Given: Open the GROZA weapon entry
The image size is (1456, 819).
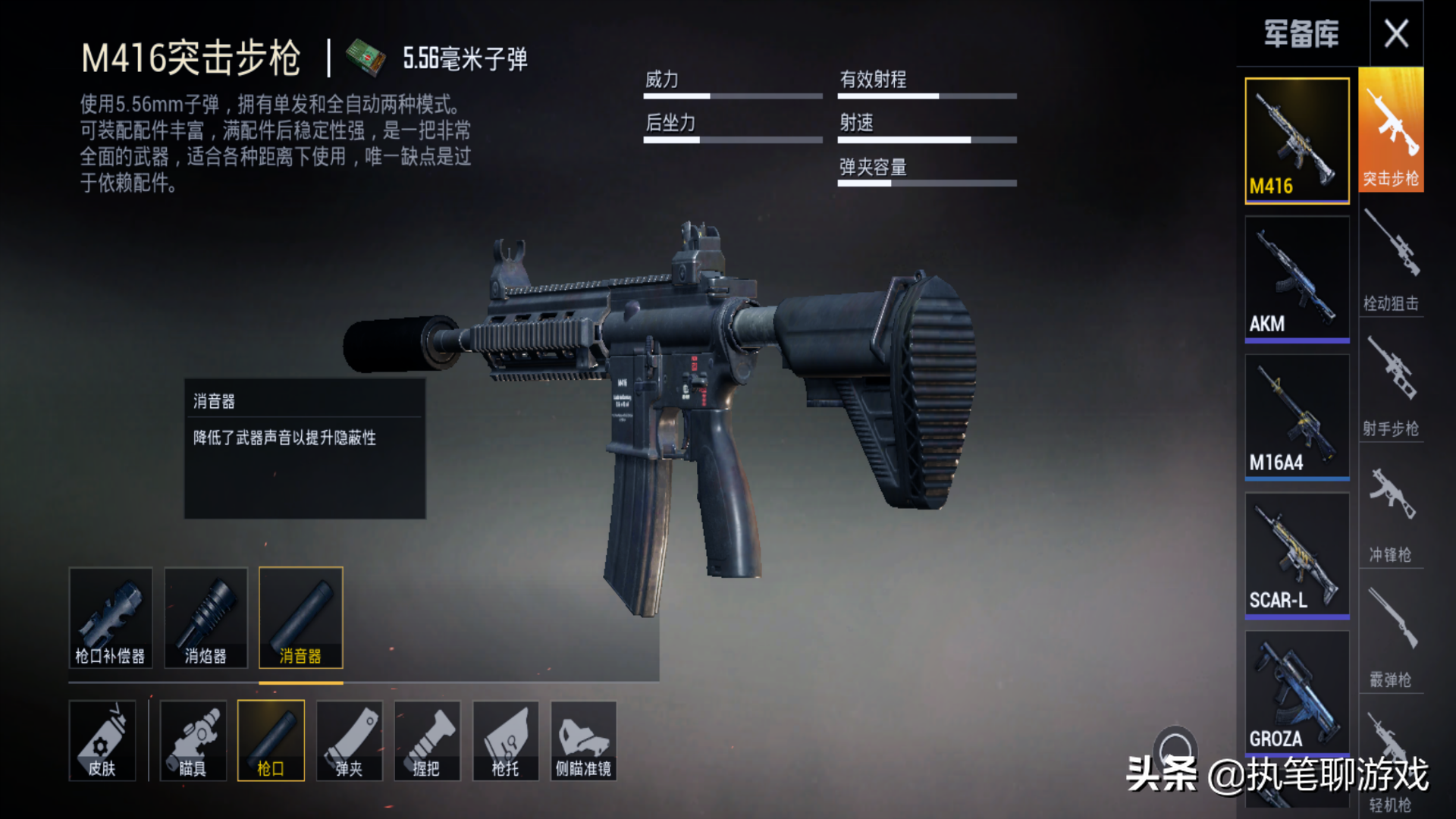Looking at the screenshot, I should 1297,692.
